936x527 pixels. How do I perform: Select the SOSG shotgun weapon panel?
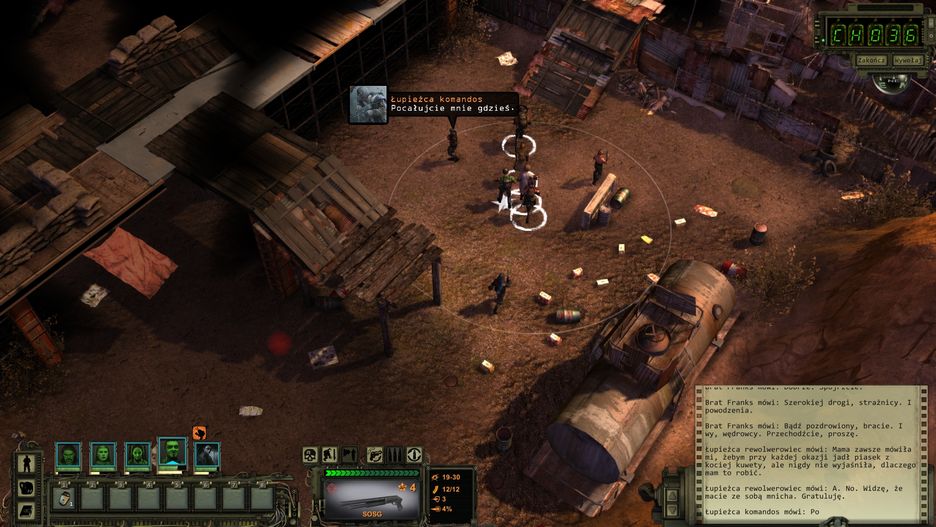(x=367, y=497)
